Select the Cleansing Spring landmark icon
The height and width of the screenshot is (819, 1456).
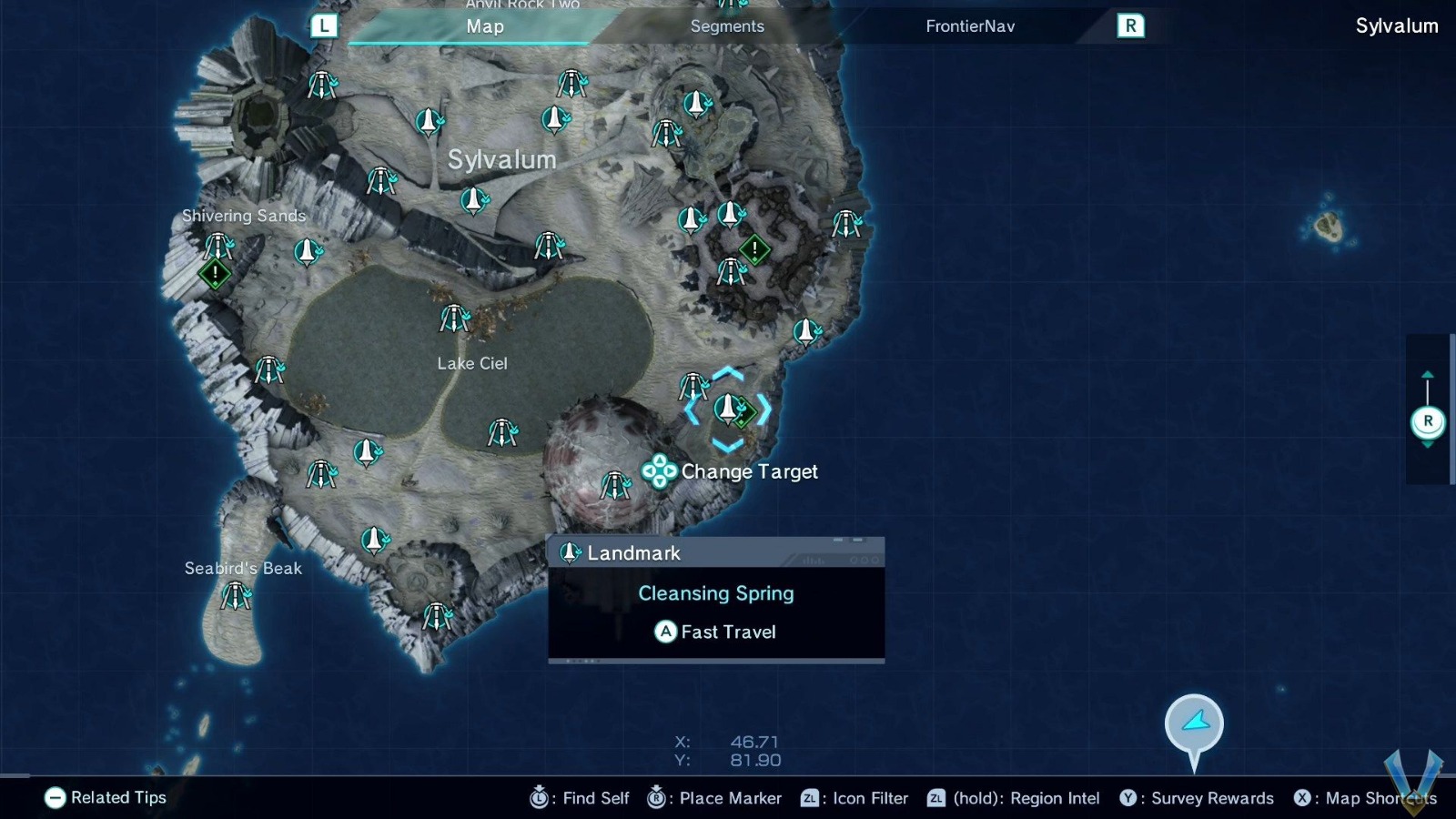(x=728, y=409)
